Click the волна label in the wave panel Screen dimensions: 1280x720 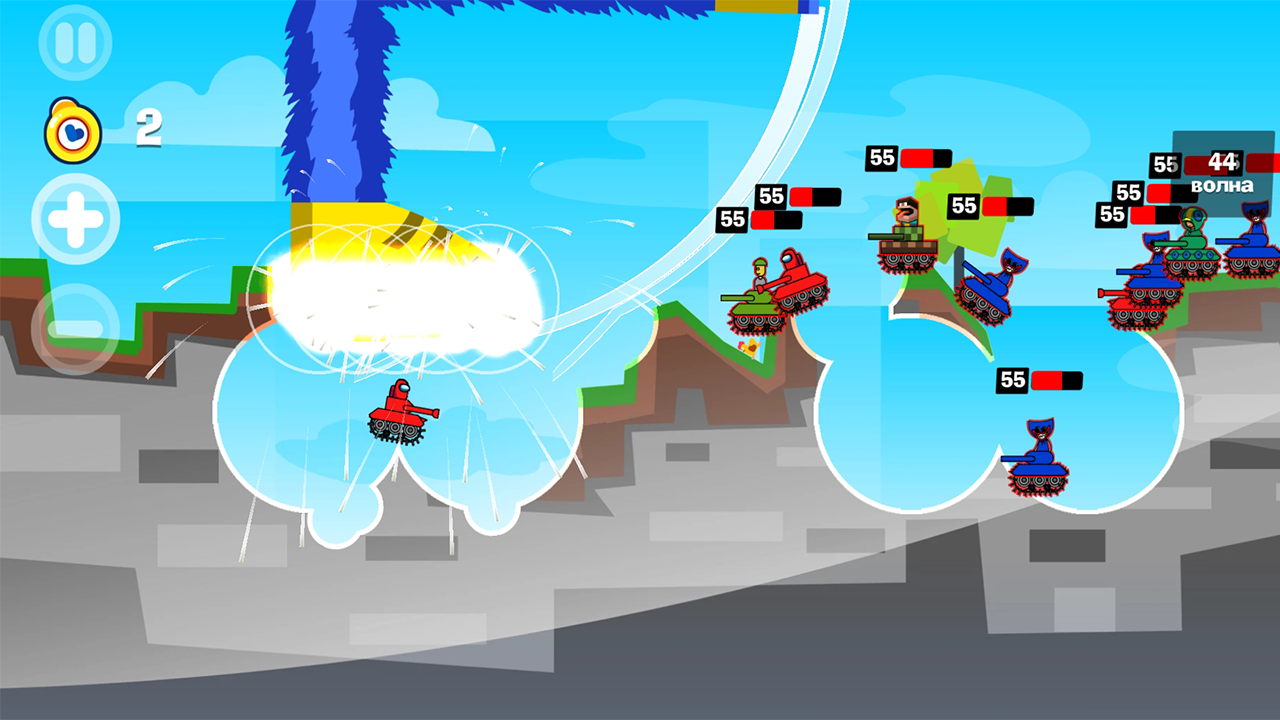(x=1220, y=186)
